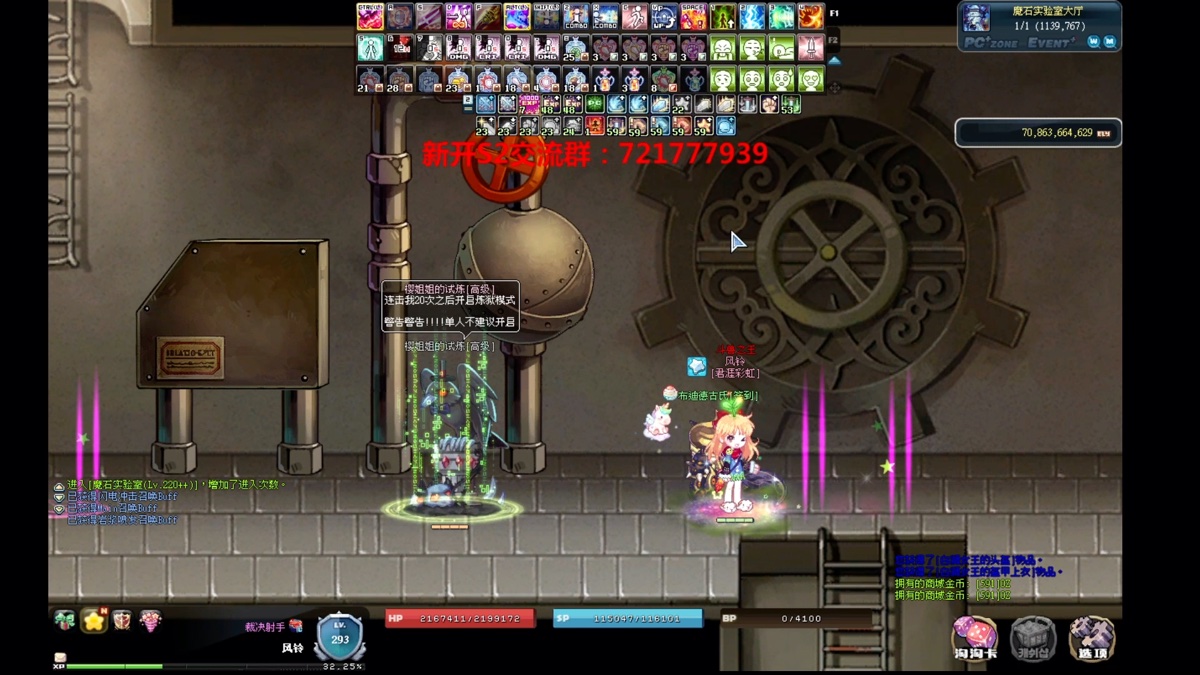Open the world map with the W button
Viewport: 1200px width, 675px height.
pos(1093,41)
